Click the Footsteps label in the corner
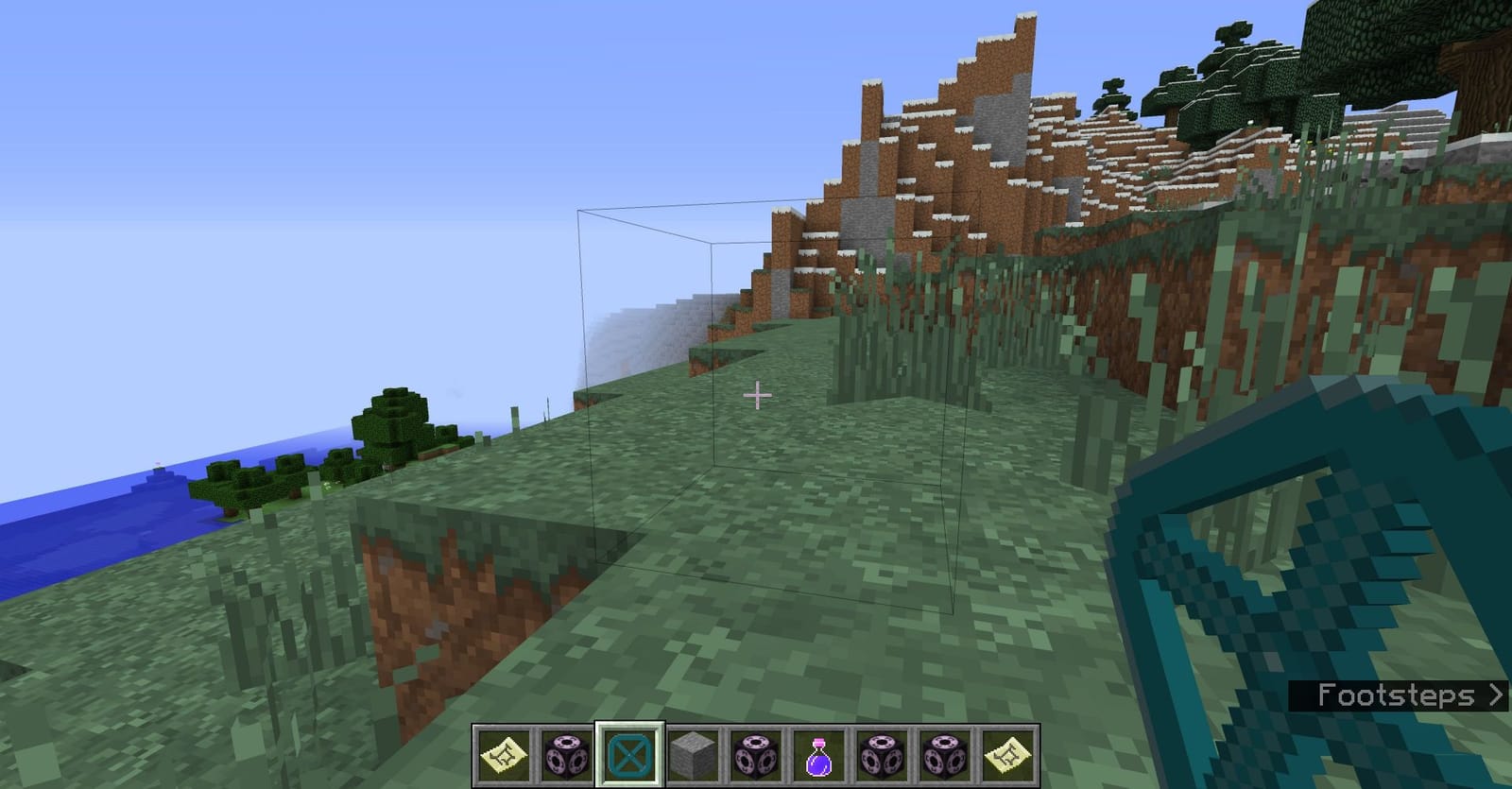1512x789 pixels. coord(1399,696)
